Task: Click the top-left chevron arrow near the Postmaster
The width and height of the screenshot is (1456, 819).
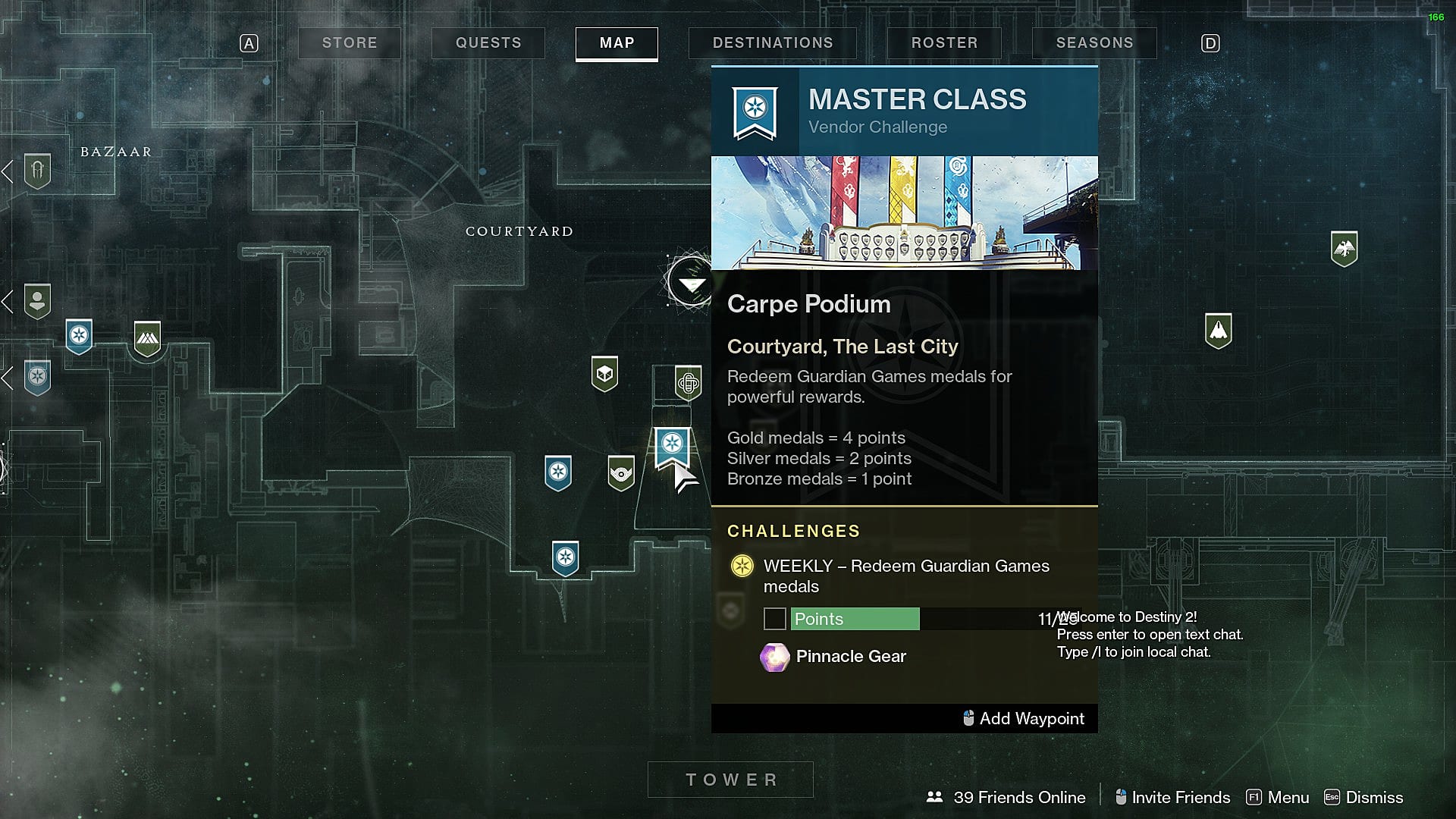Action: click(8, 171)
